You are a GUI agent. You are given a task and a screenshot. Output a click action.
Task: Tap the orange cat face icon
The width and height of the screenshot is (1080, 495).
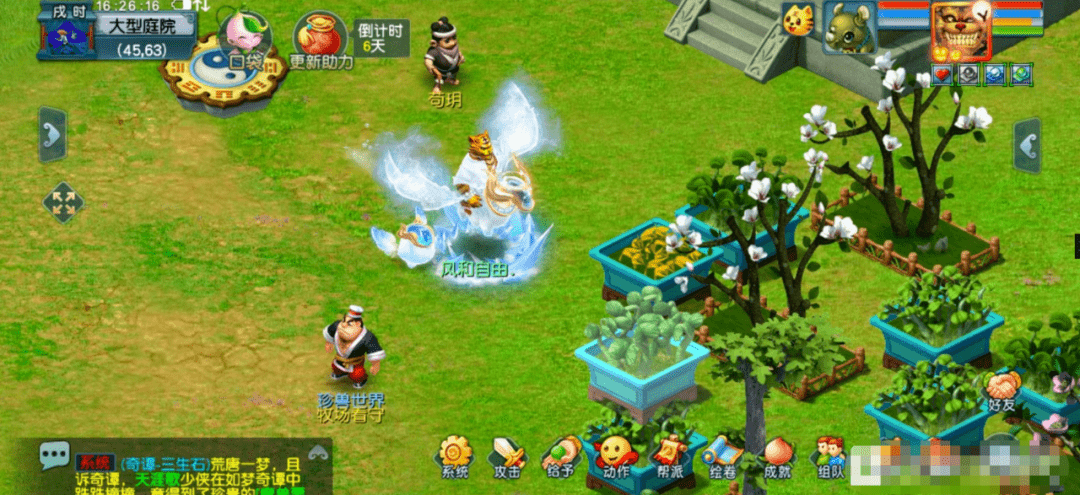click(797, 20)
